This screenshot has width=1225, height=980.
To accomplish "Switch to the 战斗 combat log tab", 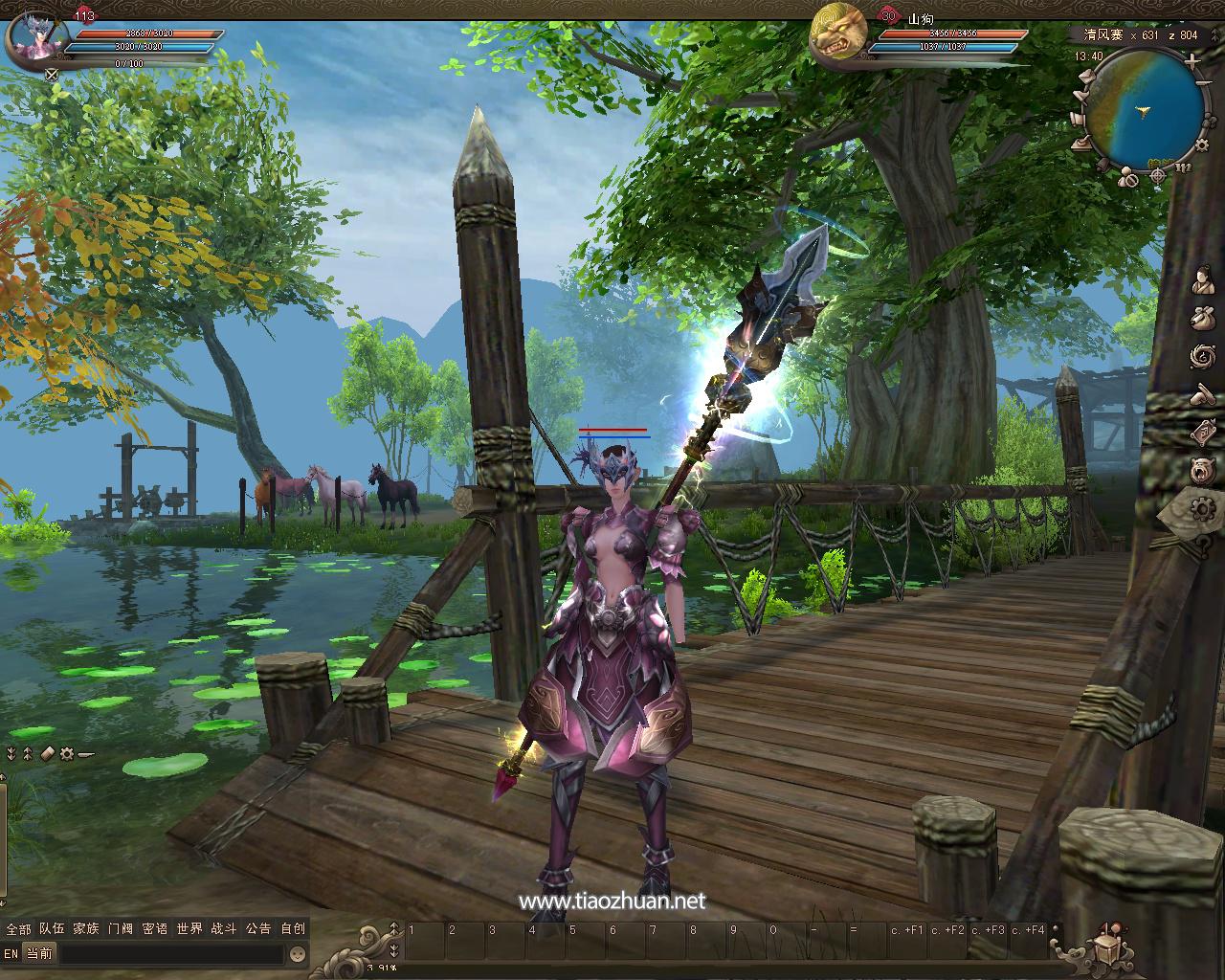I will pos(224,928).
